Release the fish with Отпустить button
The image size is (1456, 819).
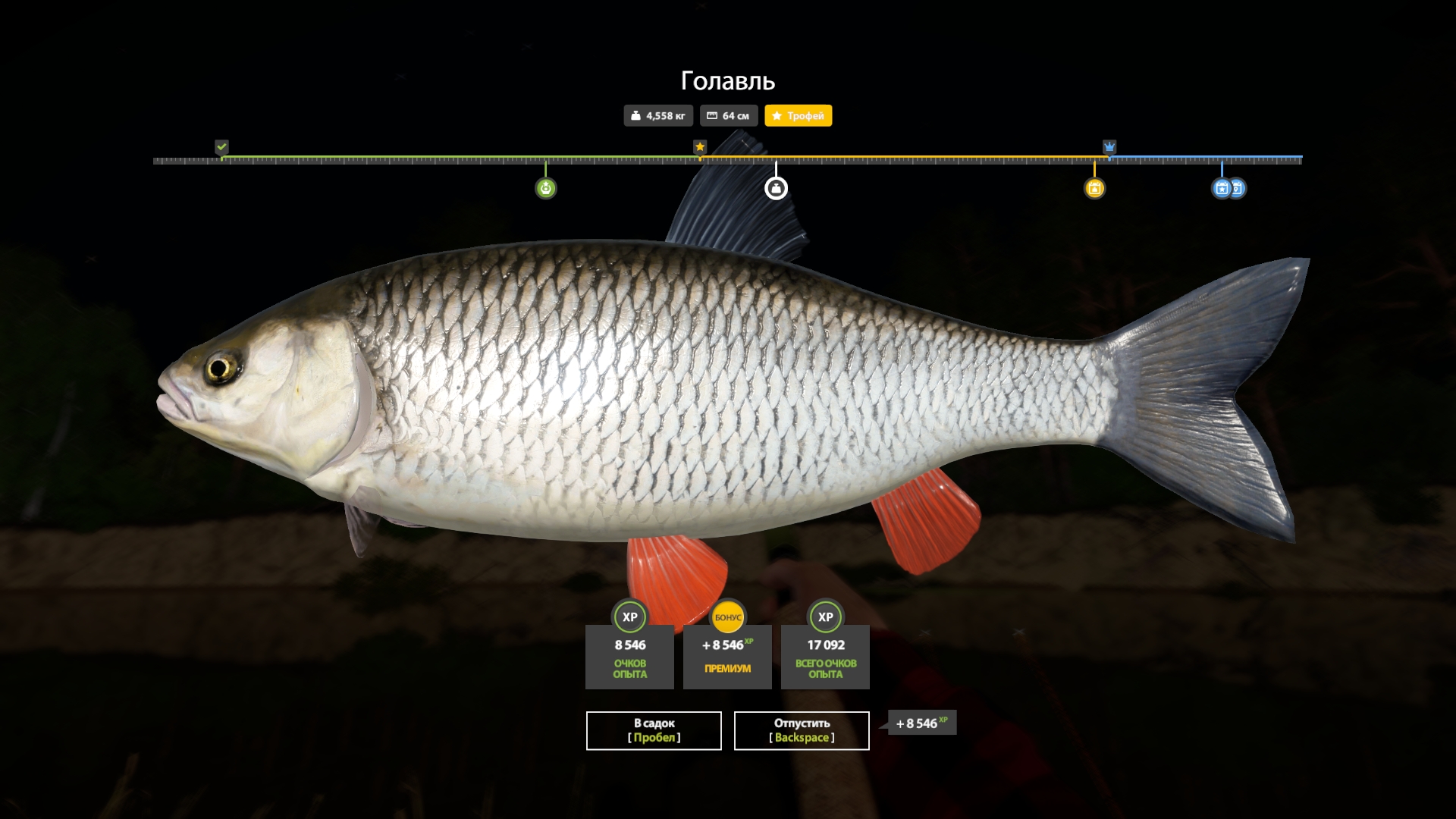(802, 730)
